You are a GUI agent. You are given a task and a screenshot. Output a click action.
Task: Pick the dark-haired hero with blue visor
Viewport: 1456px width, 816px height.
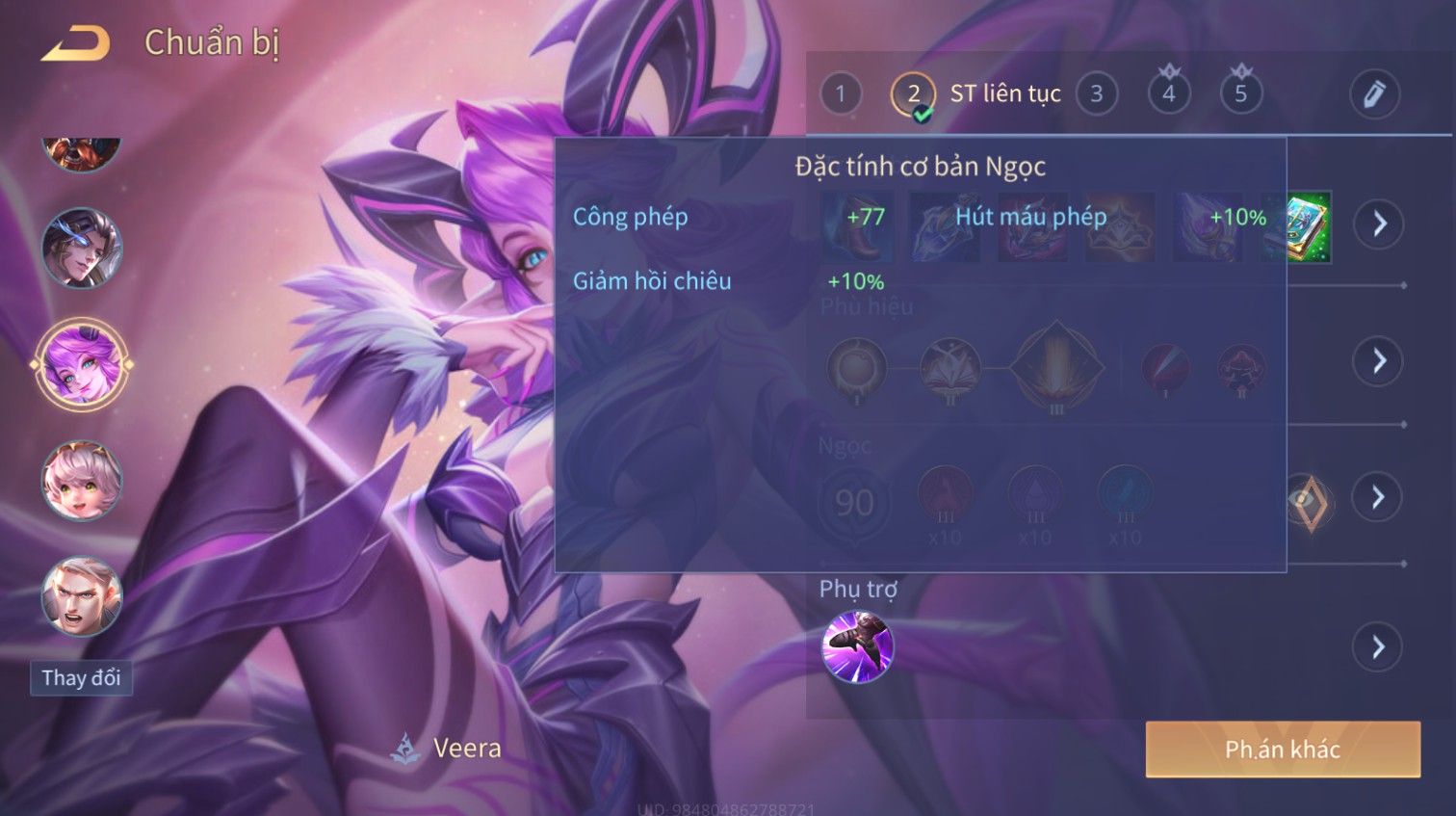[82, 249]
